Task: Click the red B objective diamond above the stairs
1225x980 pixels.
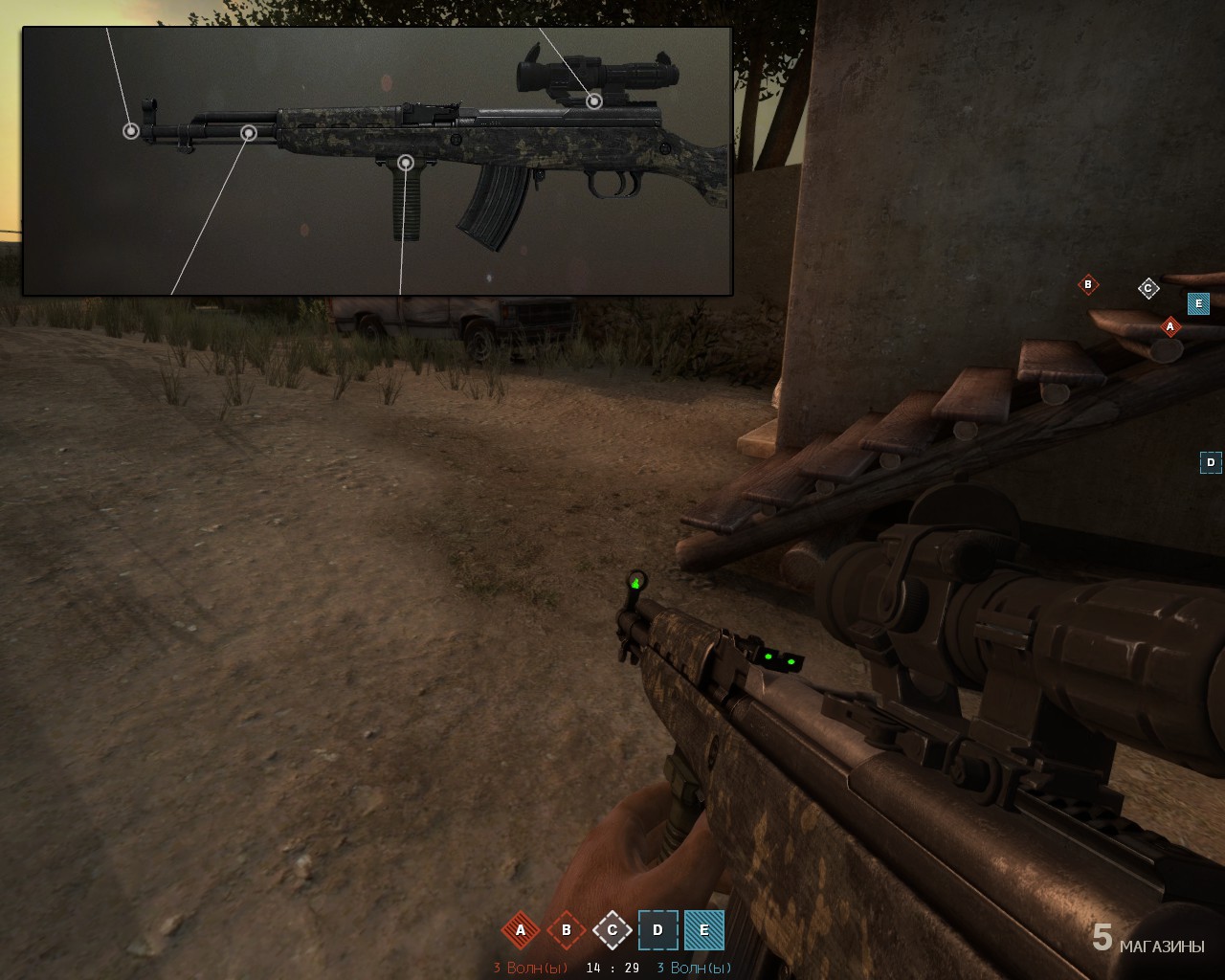Action: click(1088, 283)
